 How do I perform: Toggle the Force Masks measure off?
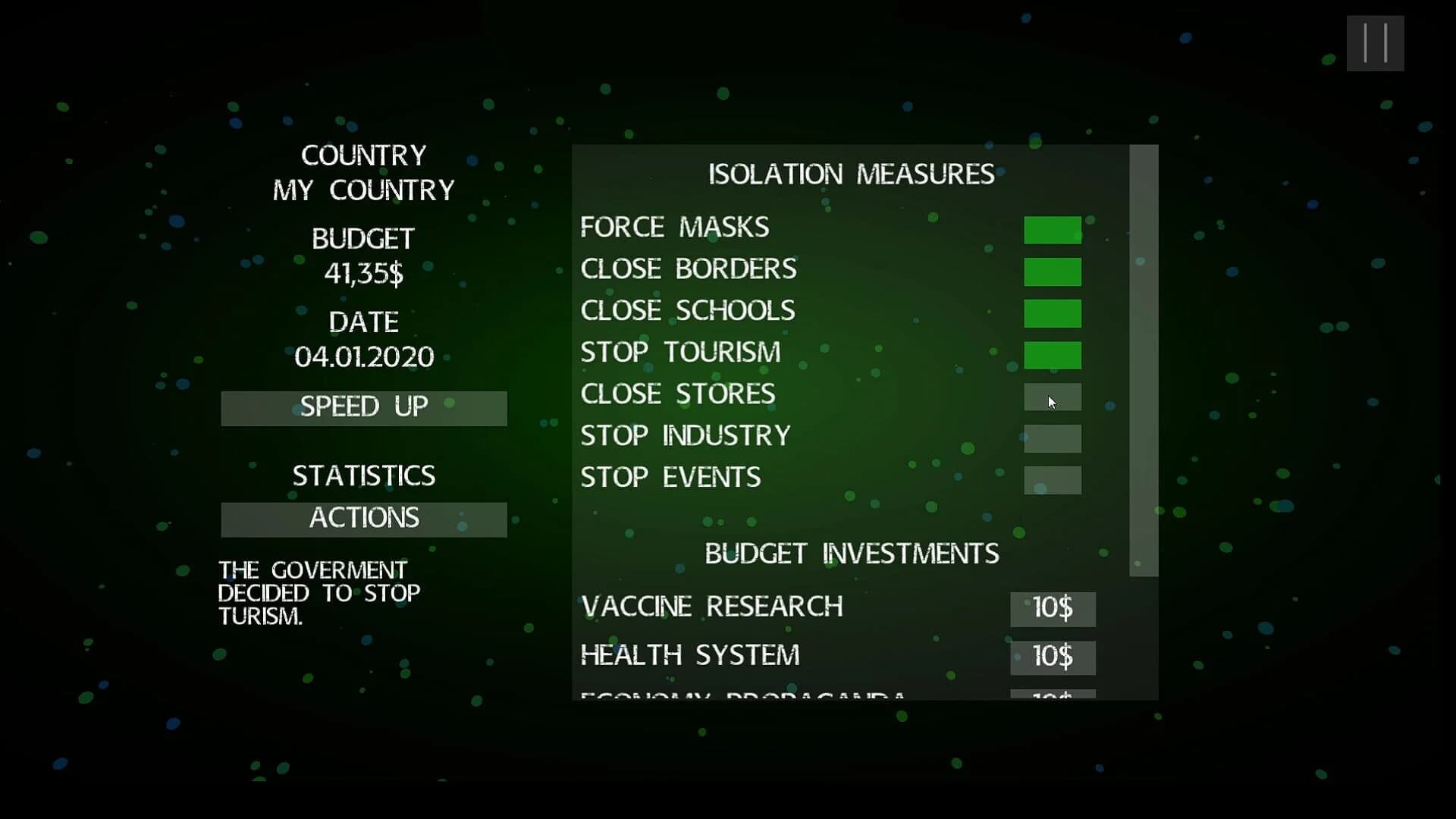[1053, 230]
